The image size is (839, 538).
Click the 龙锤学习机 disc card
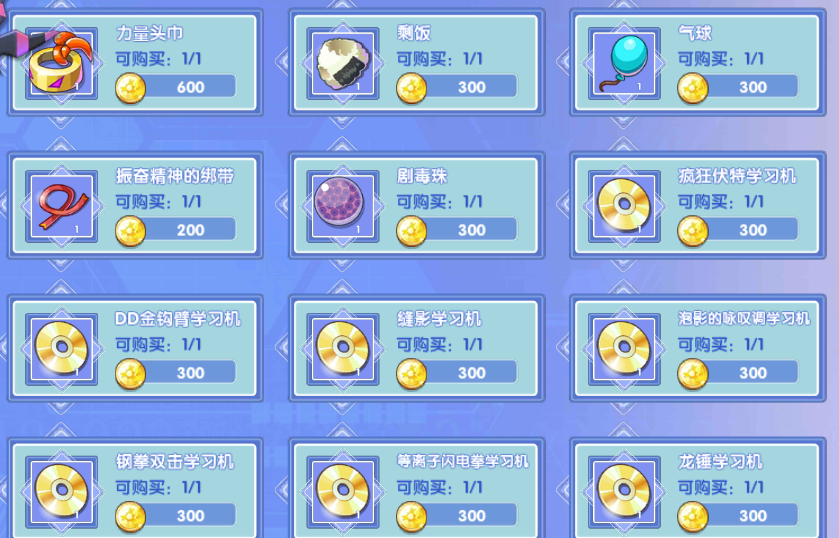(697, 490)
